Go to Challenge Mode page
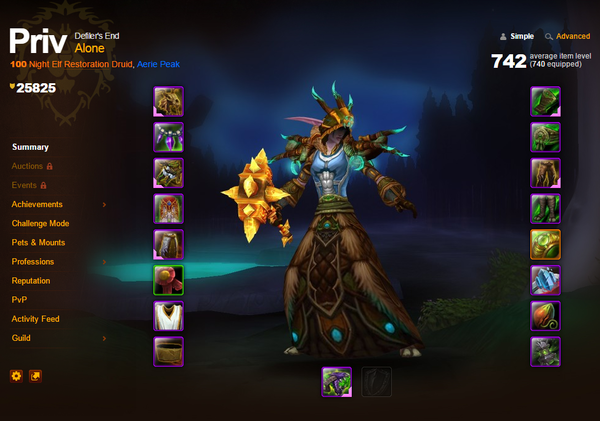600x421 pixels. tap(40, 223)
